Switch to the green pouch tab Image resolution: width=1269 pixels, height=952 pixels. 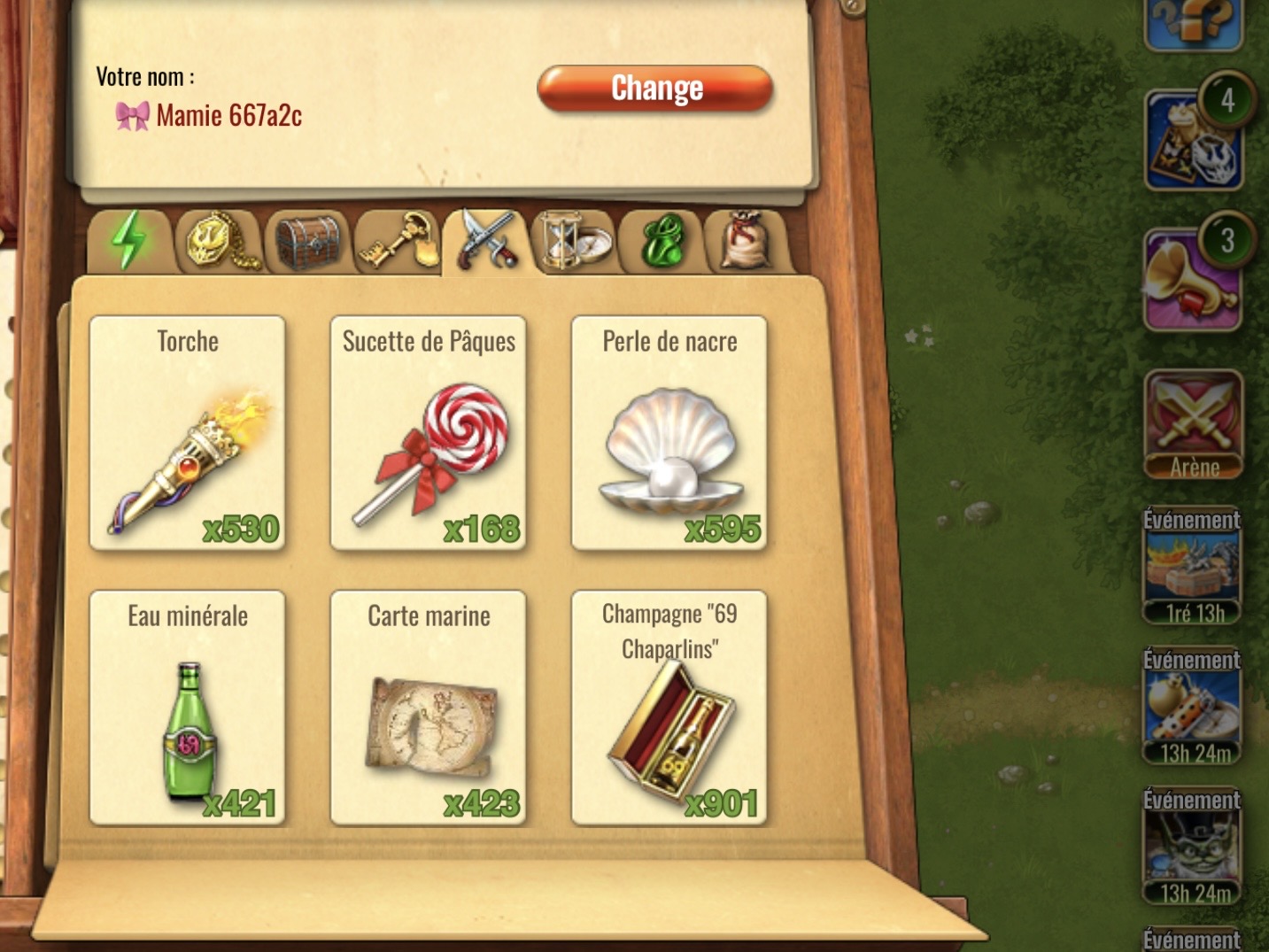pyautogui.click(x=662, y=241)
